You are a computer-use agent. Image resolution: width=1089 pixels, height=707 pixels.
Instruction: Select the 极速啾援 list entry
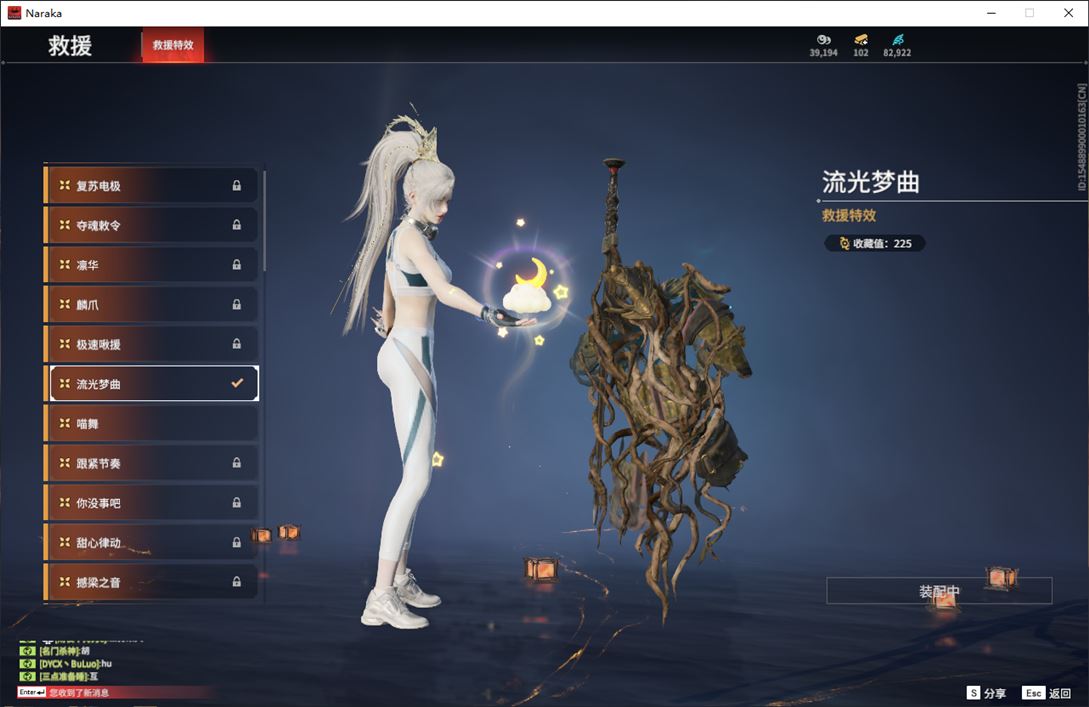click(x=152, y=344)
